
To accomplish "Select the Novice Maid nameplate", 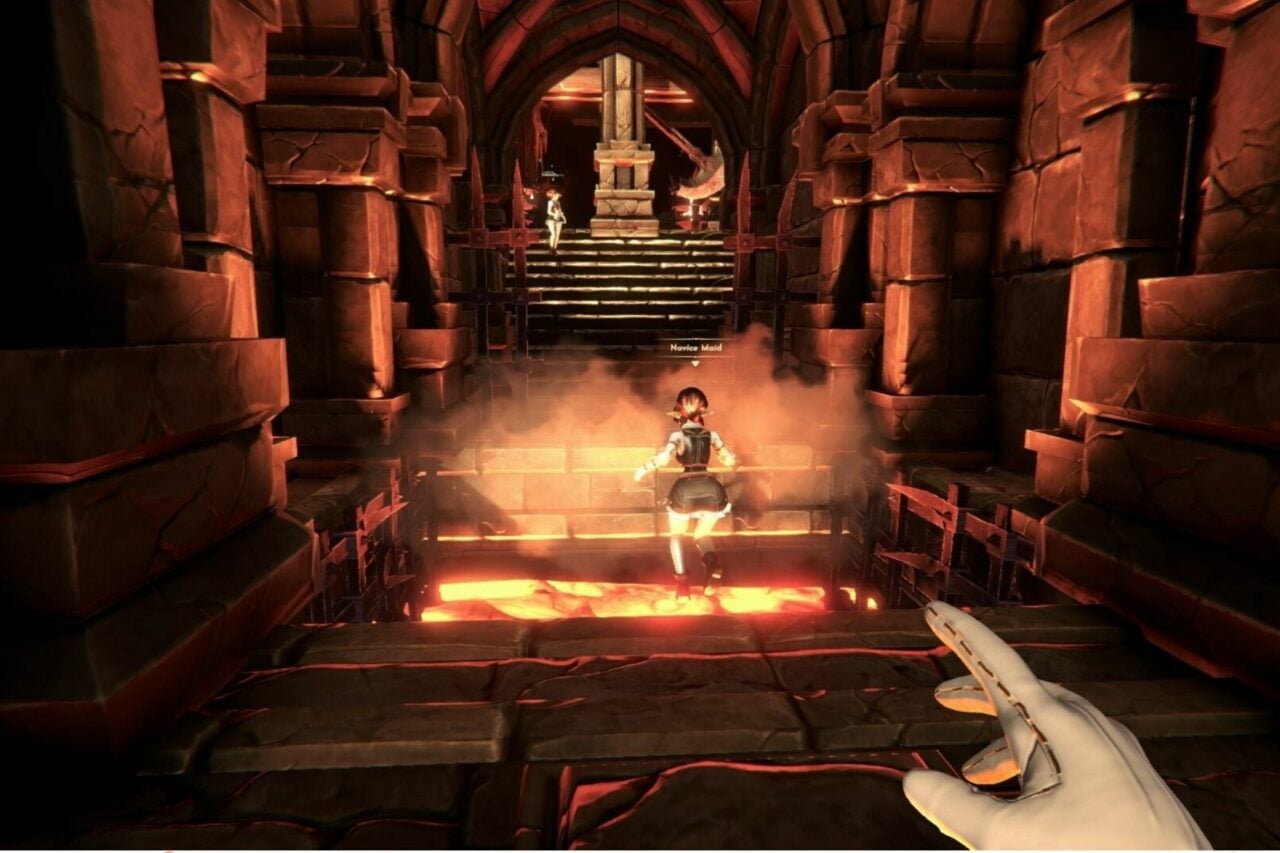I will click(x=695, y=348).
